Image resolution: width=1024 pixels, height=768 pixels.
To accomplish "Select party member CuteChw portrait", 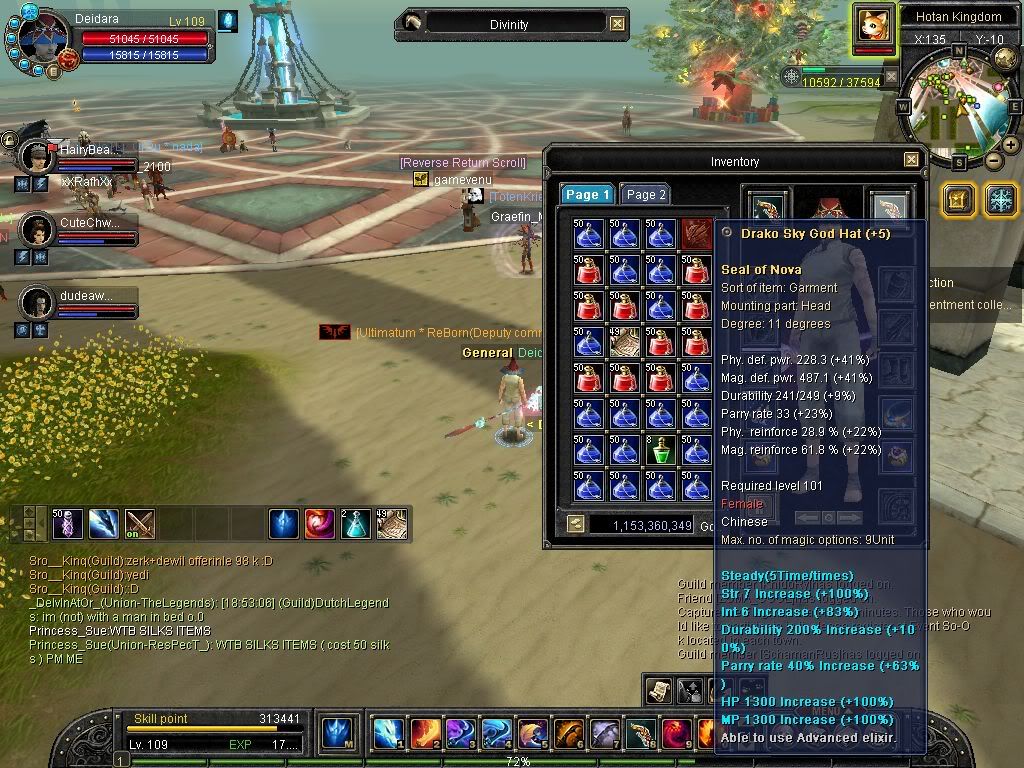I will click(37, 229).
